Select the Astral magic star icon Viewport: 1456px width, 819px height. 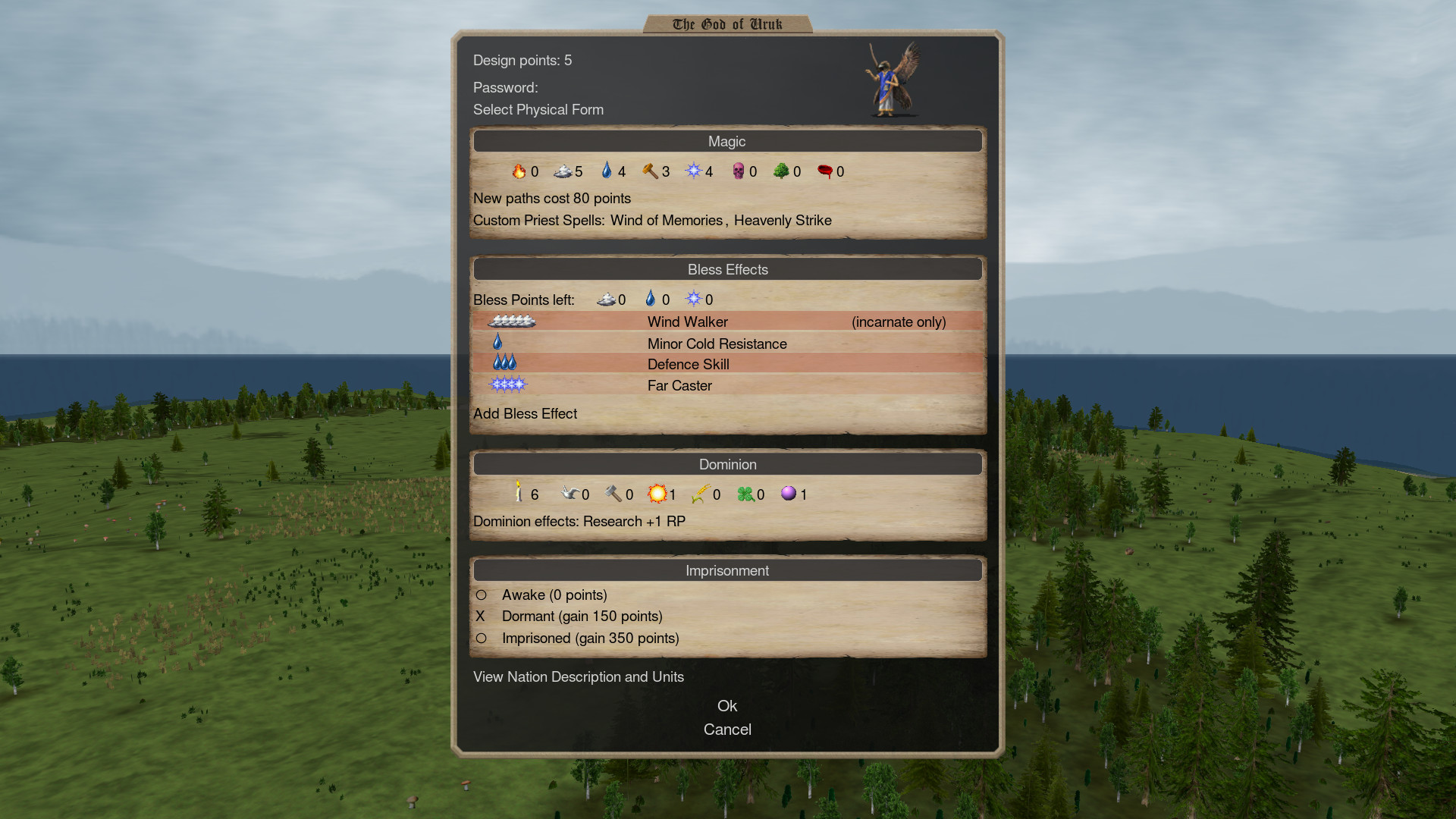tap(694, 171)
